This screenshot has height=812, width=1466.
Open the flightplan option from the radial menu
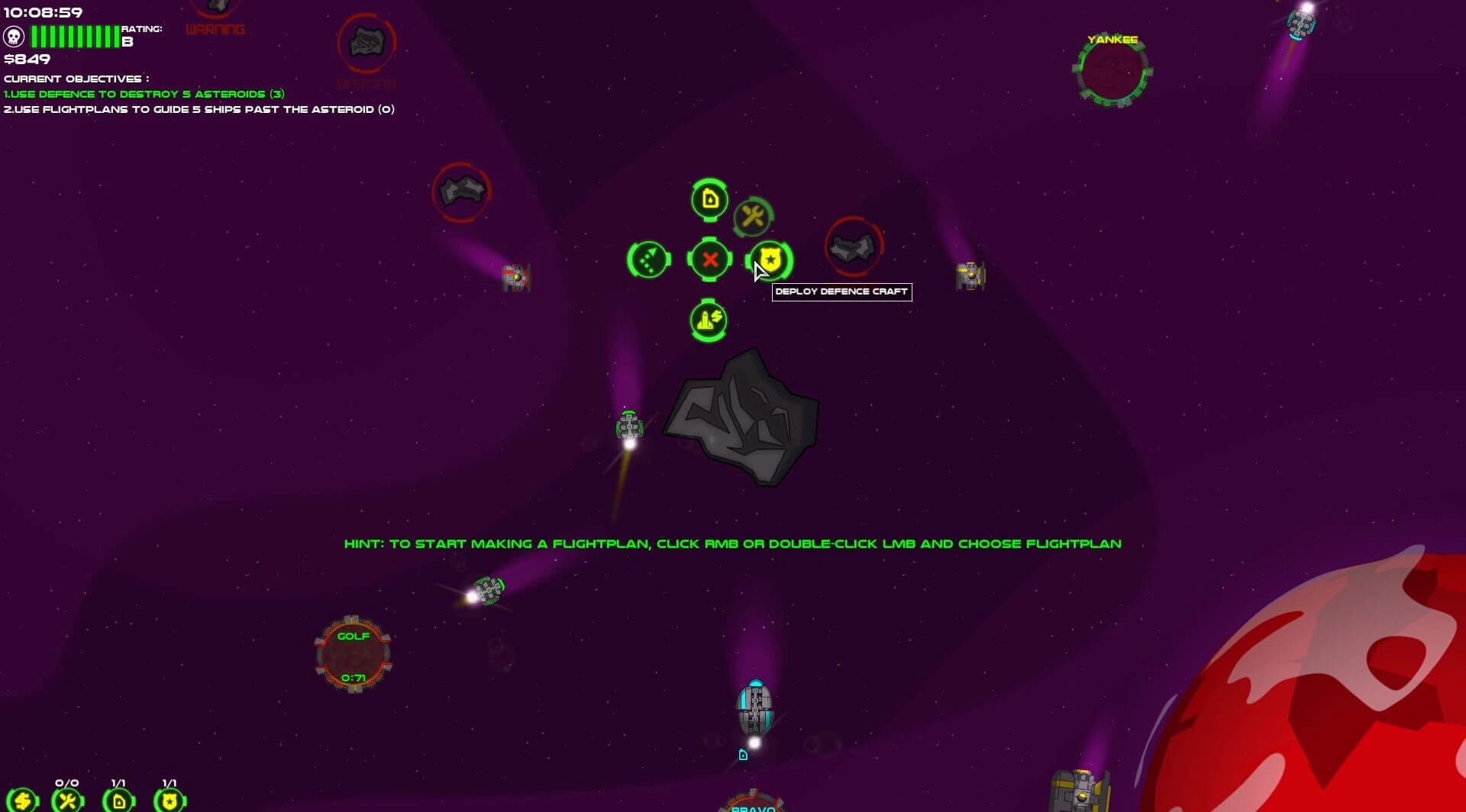pyautogui.click(x=648, y=260)
